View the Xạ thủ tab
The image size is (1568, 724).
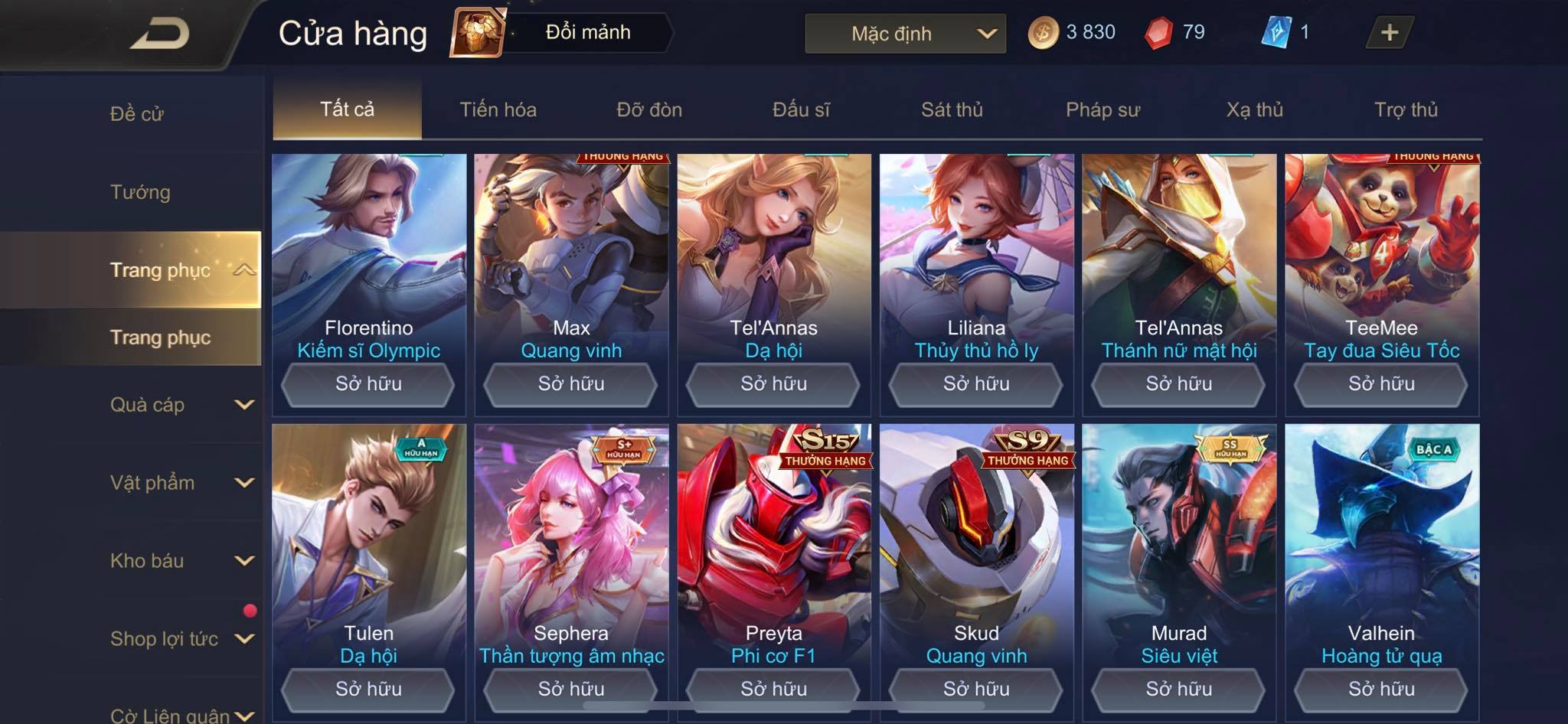(x=1254, y=109)
